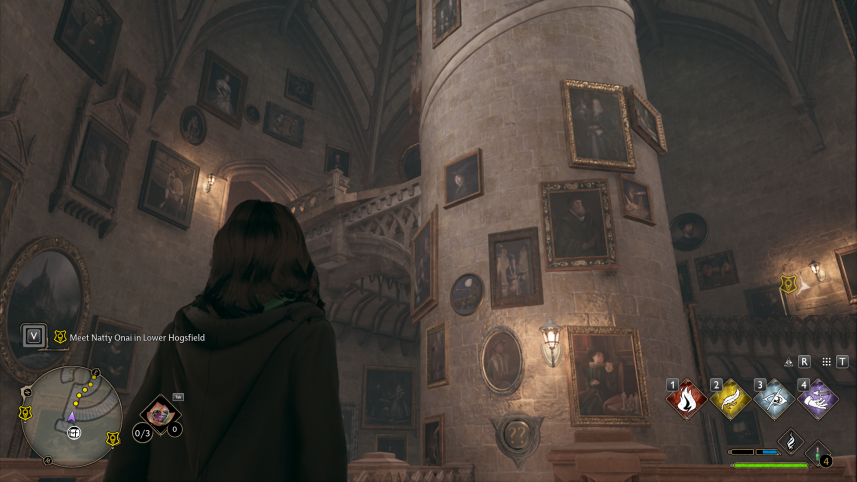Screen dimensions: 857x482
Task: Use the purple hand Accio spell
Action: (x=817, y=400)
